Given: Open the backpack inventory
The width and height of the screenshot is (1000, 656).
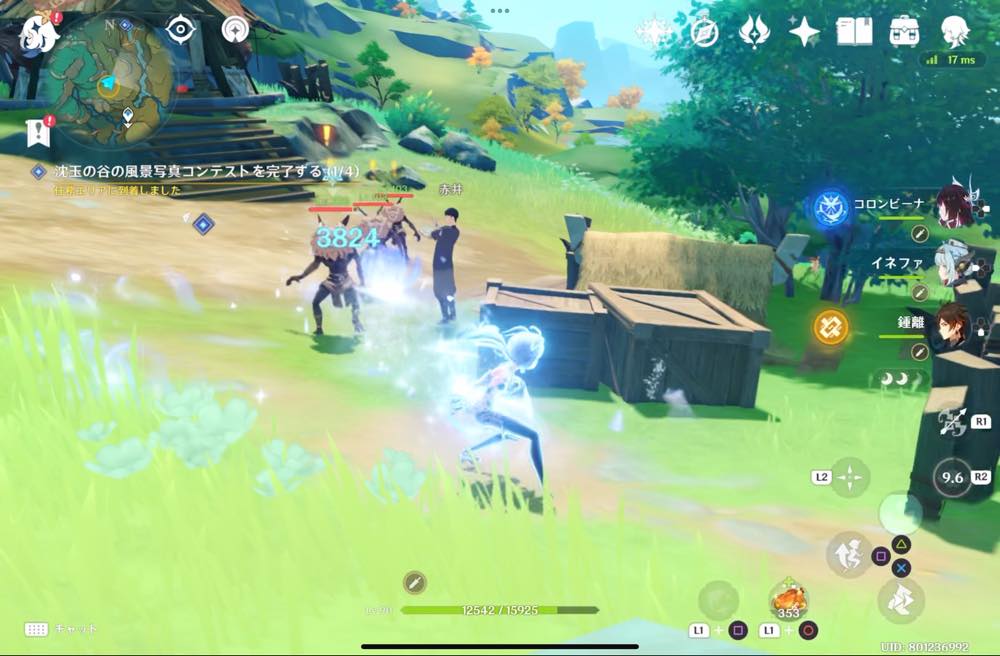Looking at the screenshot, I should 905,32.
